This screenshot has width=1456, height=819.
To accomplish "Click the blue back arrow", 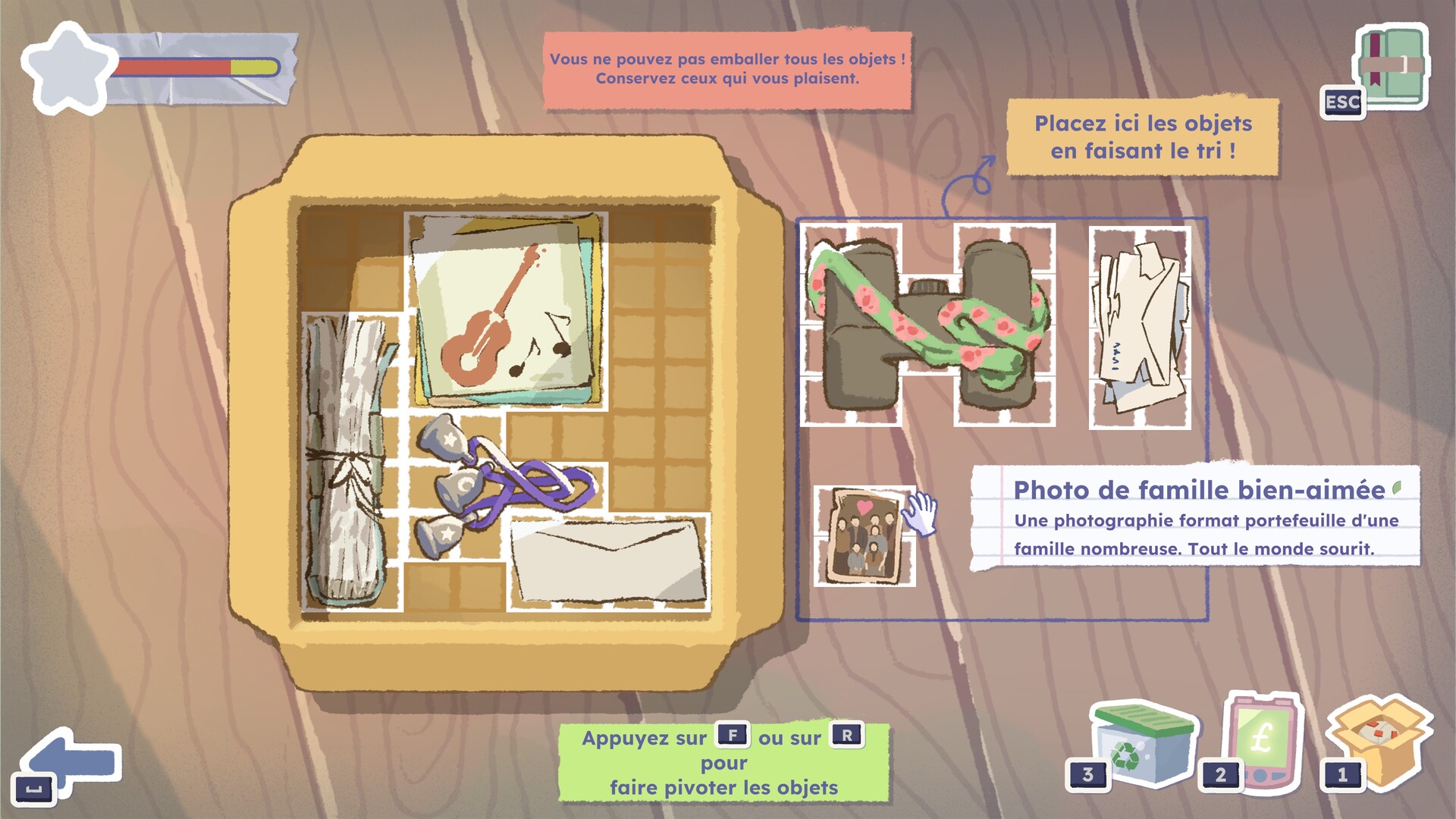I will [71, 762].
